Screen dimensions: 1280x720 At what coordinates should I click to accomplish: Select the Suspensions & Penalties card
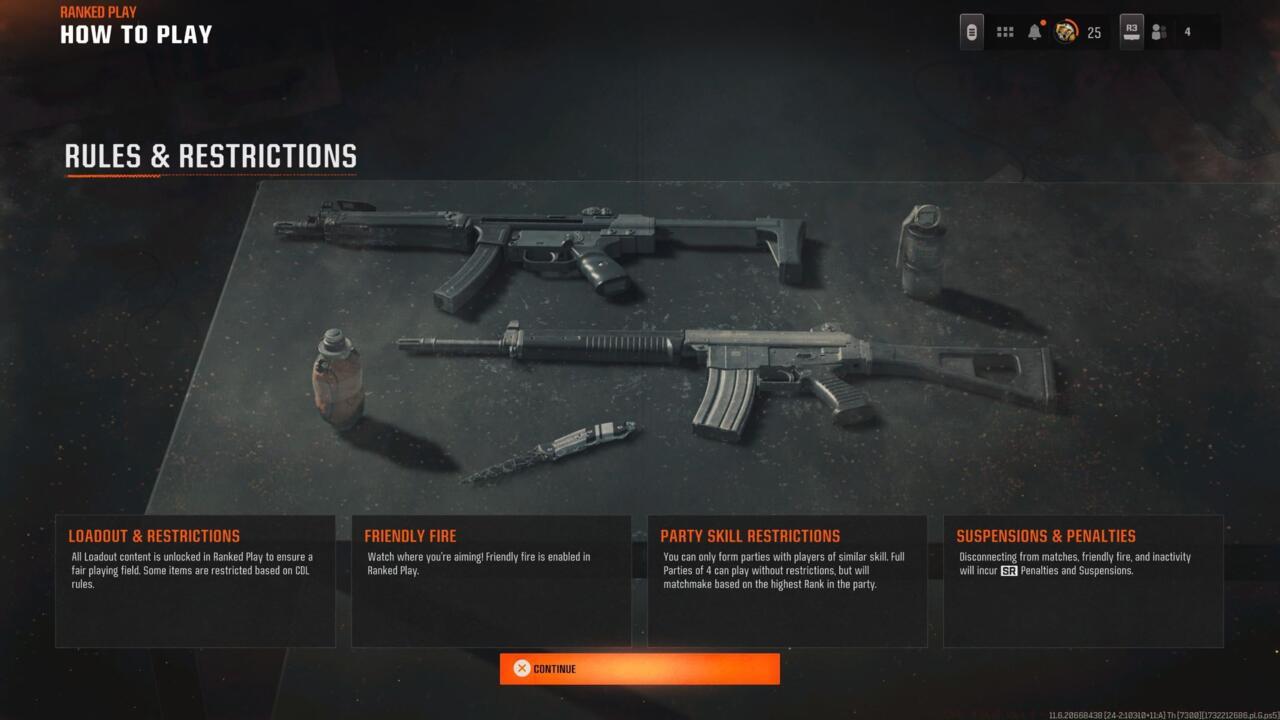coord(1083,580)
